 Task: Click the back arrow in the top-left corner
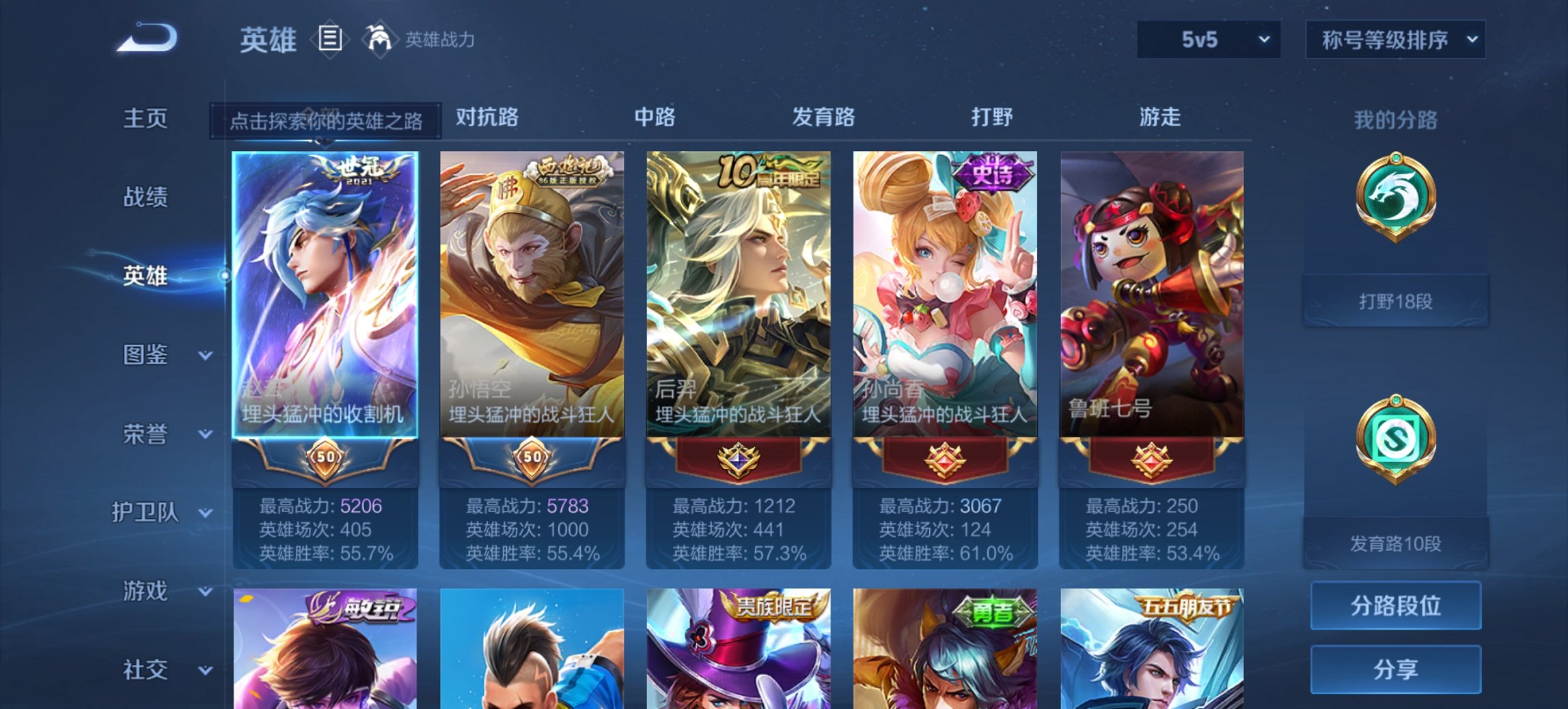[147, 39]
